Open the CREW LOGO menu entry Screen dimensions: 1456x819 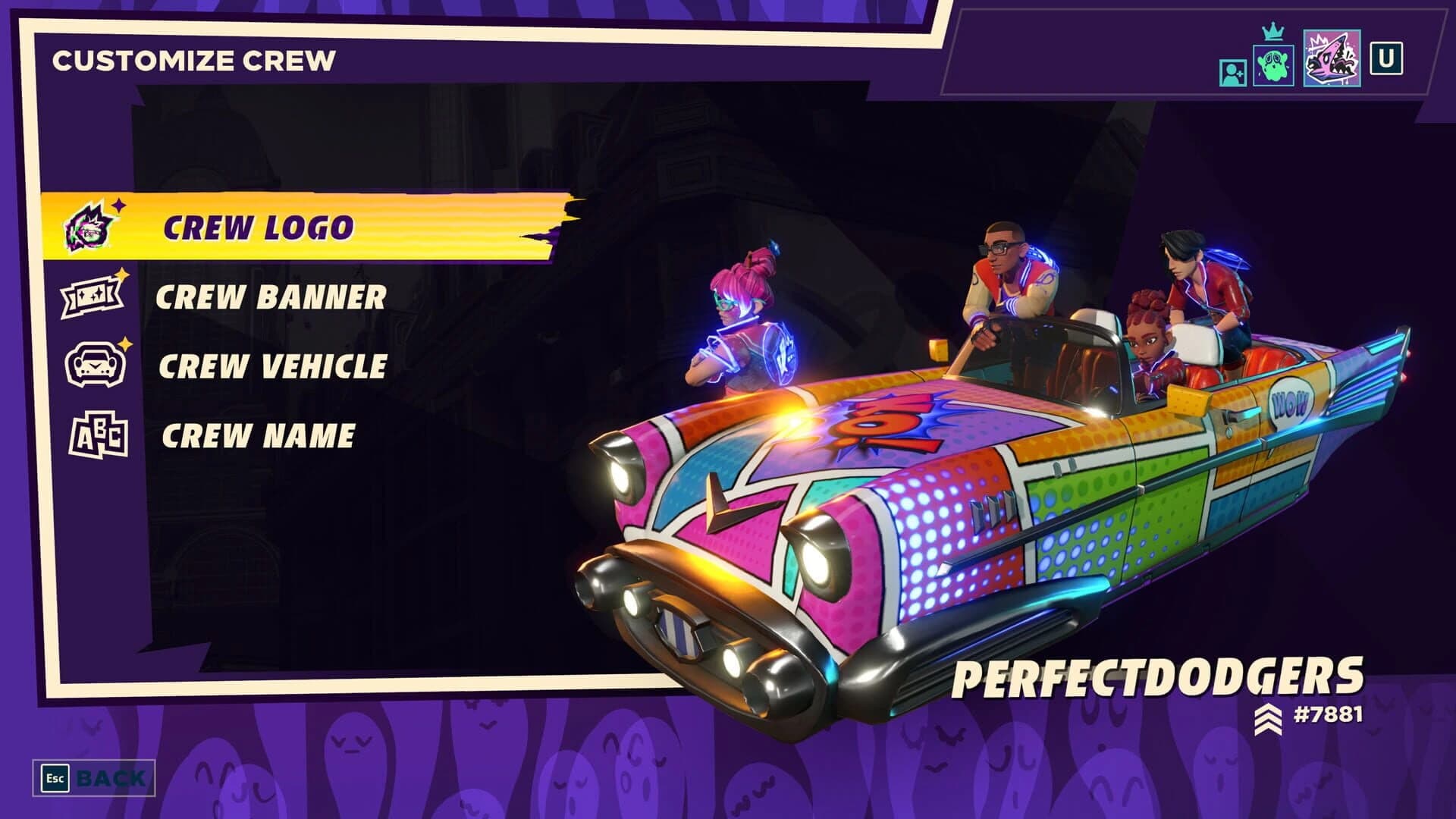click(x=258, y=225)
